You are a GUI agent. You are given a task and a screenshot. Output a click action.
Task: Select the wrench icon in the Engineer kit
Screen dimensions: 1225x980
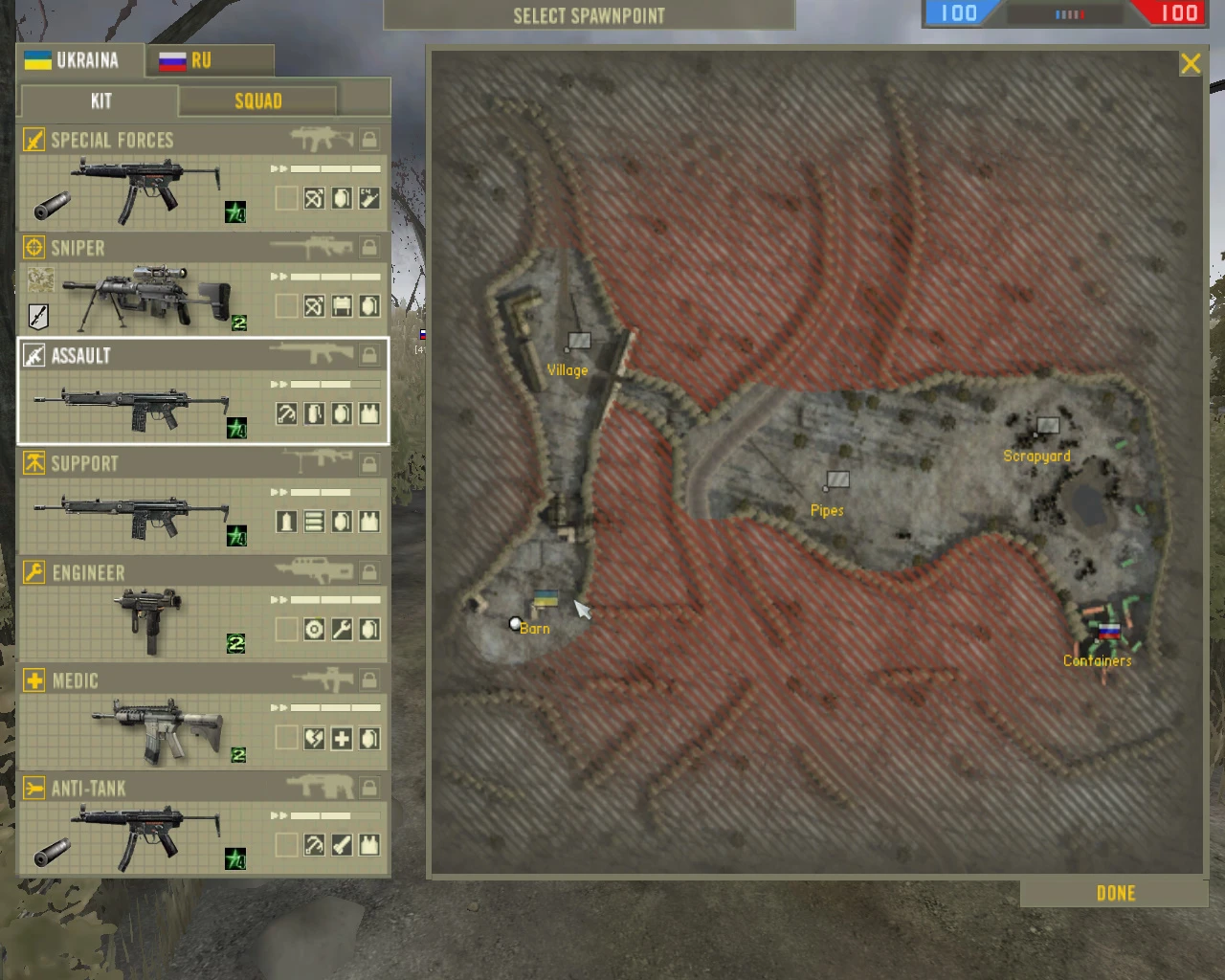(340, 630)
